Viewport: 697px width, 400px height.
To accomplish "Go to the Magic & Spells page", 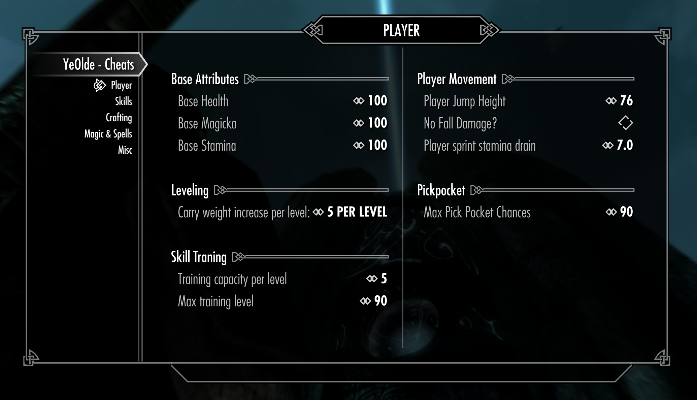I will (108, 134).
